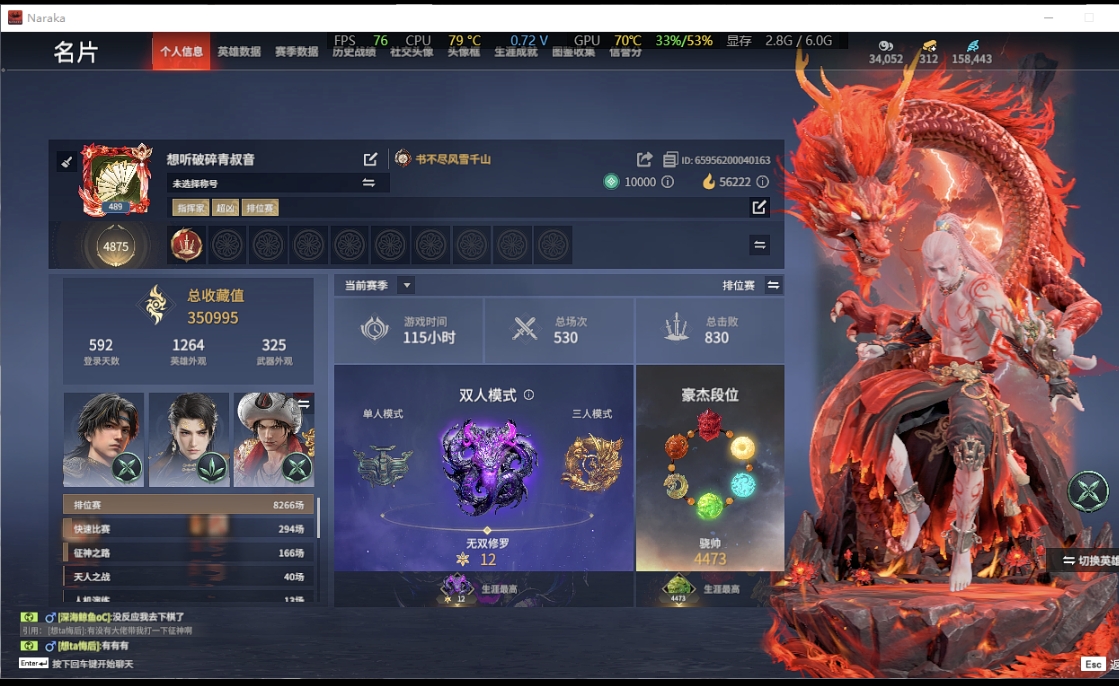1119x686 pixels.
Task: Share the profile card
Action: point(644,159)
